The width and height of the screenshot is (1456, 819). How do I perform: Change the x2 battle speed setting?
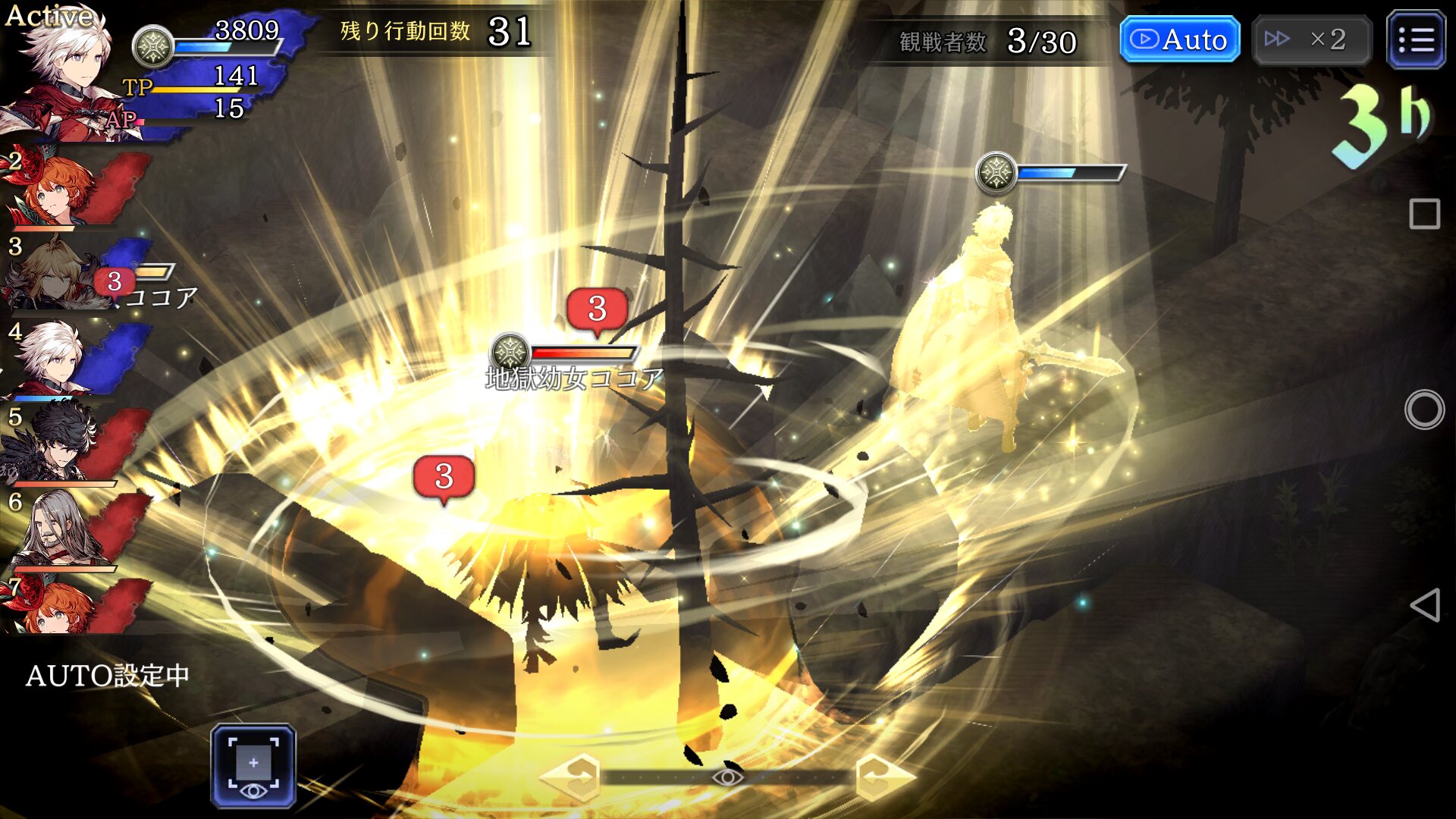[1311, 39]
